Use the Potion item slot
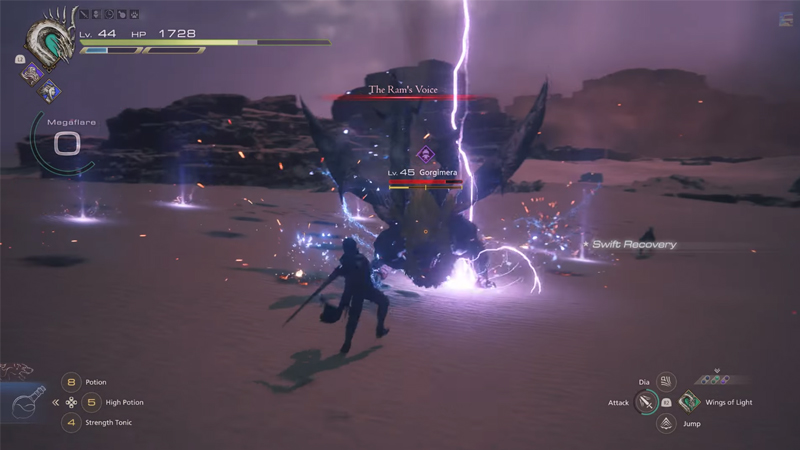This screenshot has height=450, width=800. tap(71, 382)
